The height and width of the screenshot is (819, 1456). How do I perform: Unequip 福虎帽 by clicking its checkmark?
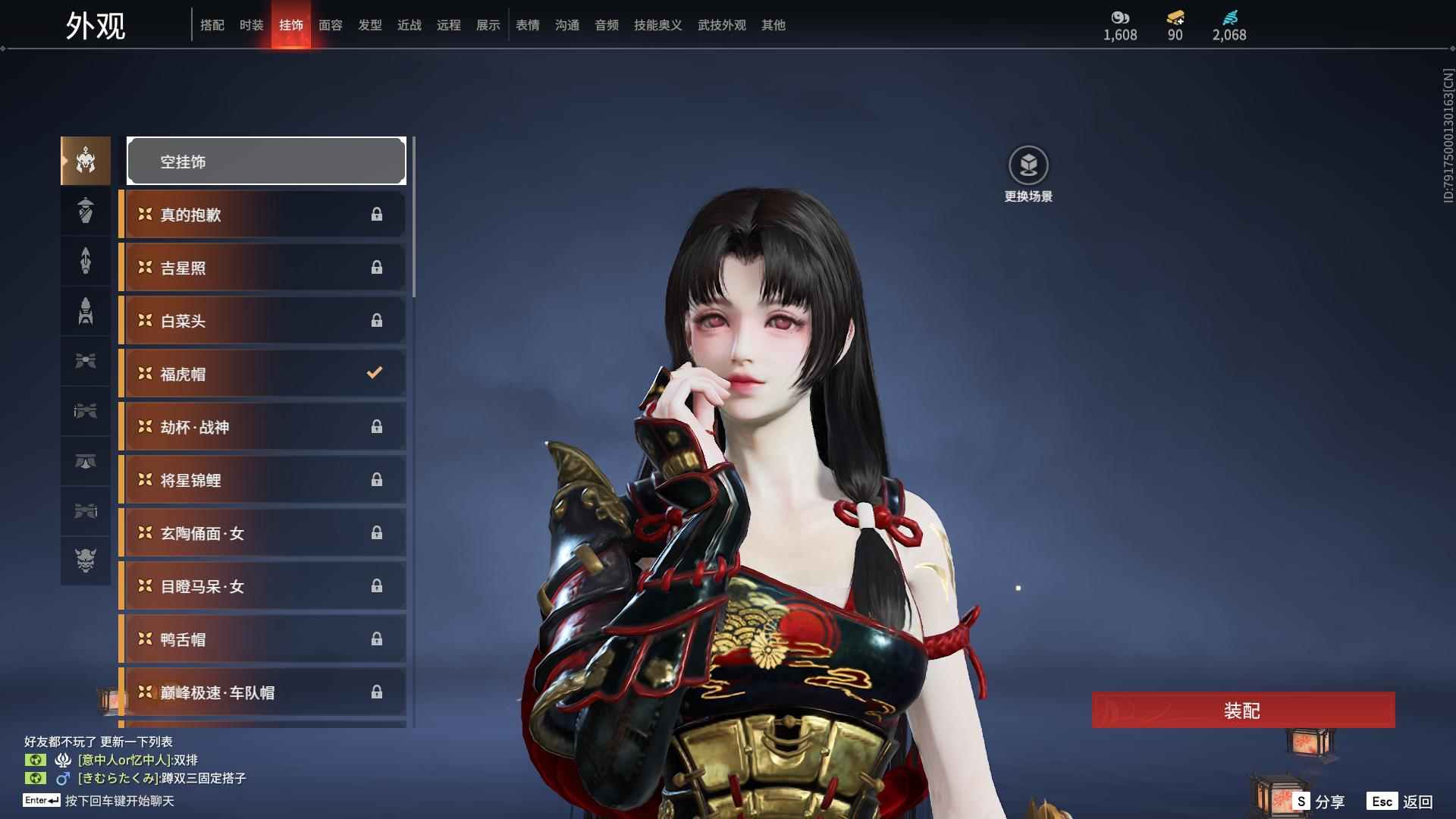pyautogui.click(x=373, y=372)
